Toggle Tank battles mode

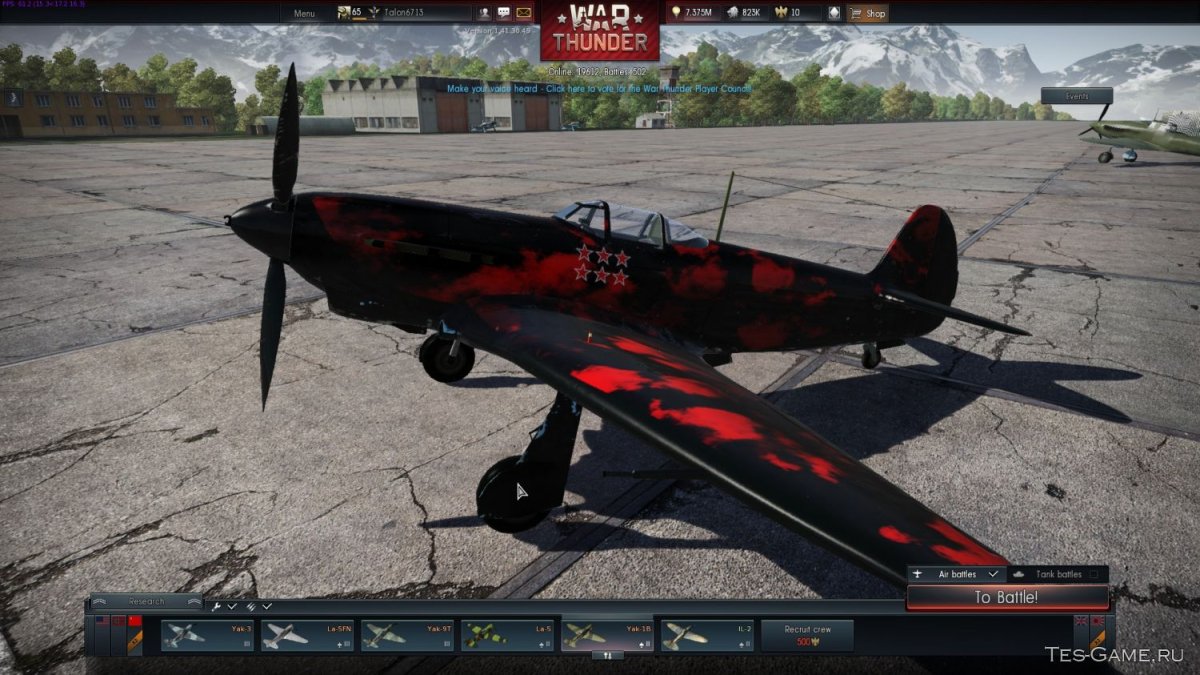coord(1056,575)
